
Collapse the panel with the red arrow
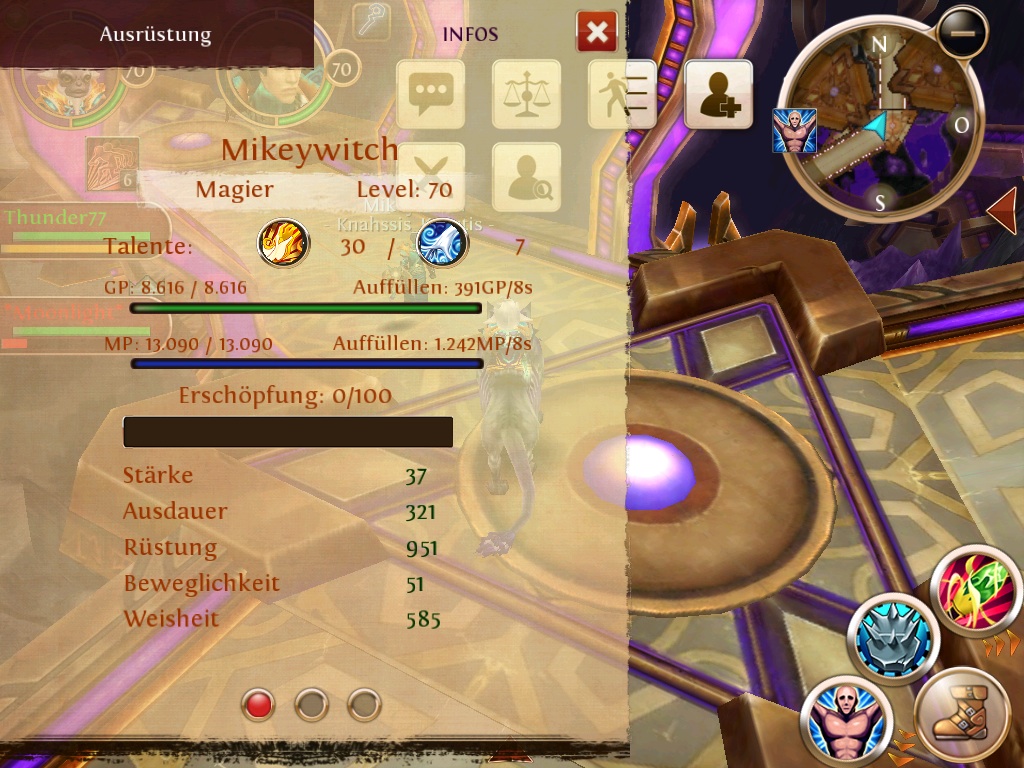pos(1001,210)
